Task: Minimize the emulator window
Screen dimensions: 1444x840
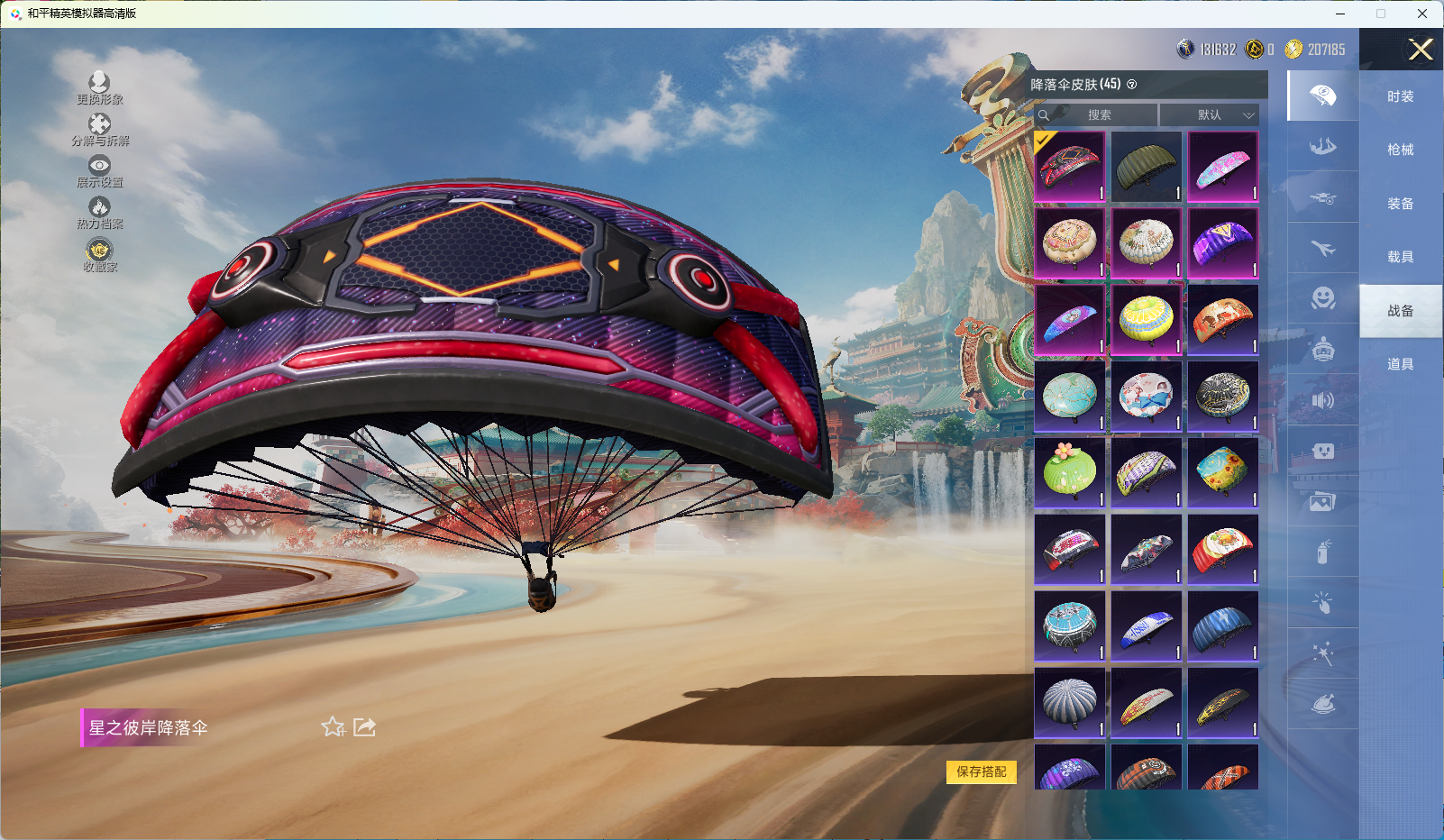Action: pyautogui.click(x=1339, y=14)
